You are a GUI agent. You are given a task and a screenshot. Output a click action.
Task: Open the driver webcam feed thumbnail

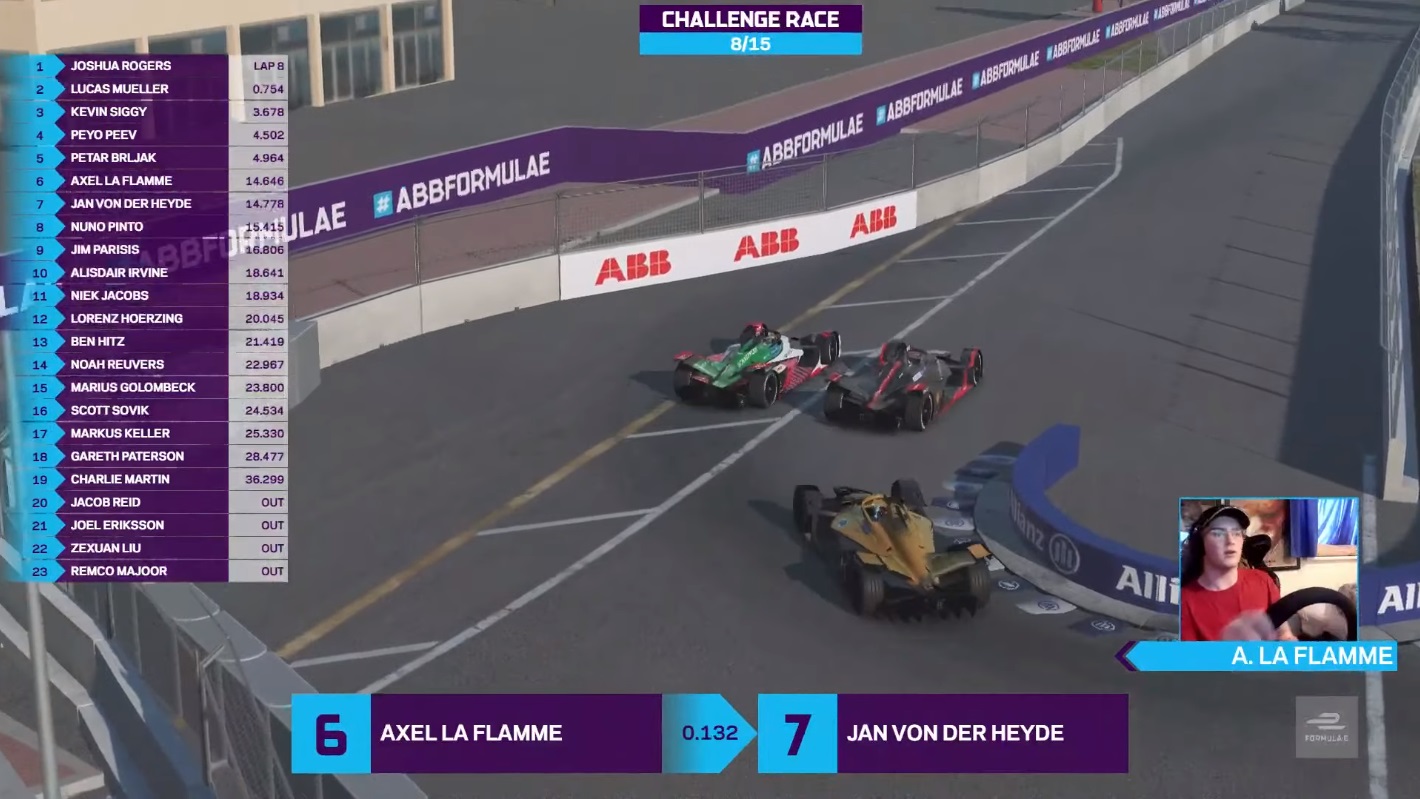[x=1268, y=569]
